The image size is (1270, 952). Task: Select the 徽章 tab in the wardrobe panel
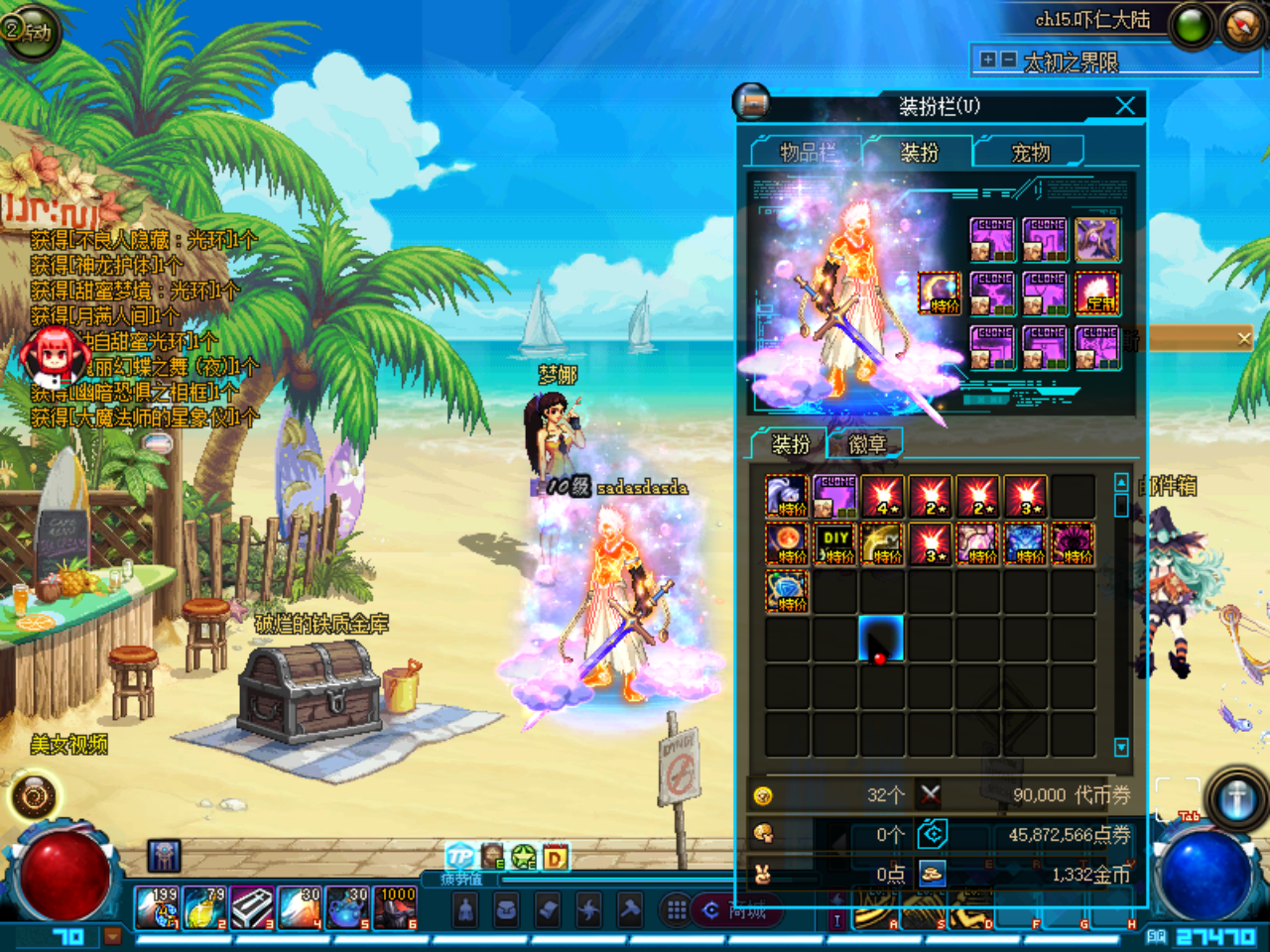(867, 443)
